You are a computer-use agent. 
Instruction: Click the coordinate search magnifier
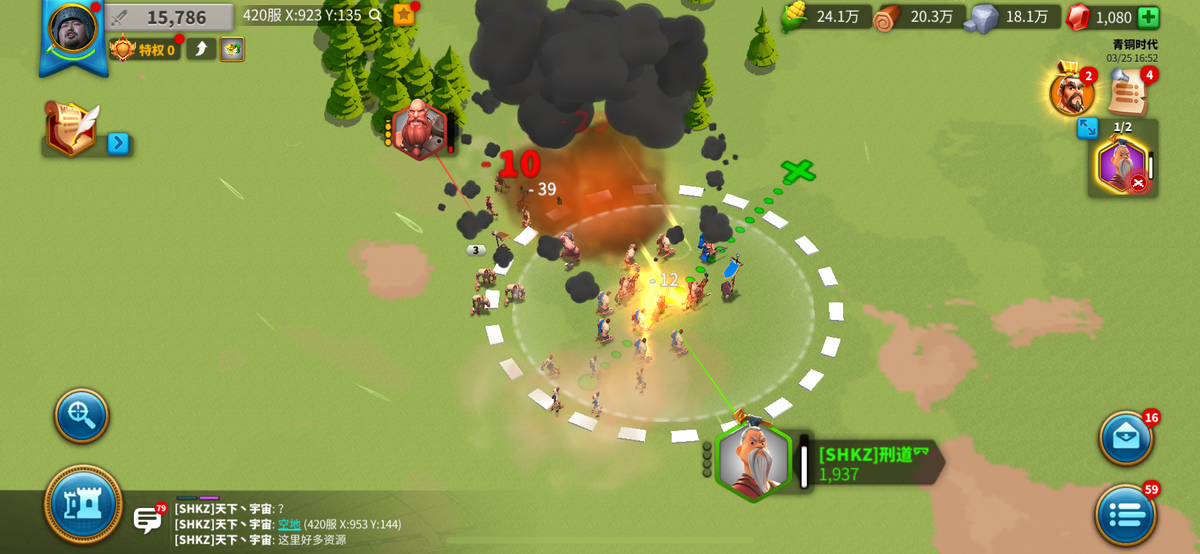coord(375,15)
